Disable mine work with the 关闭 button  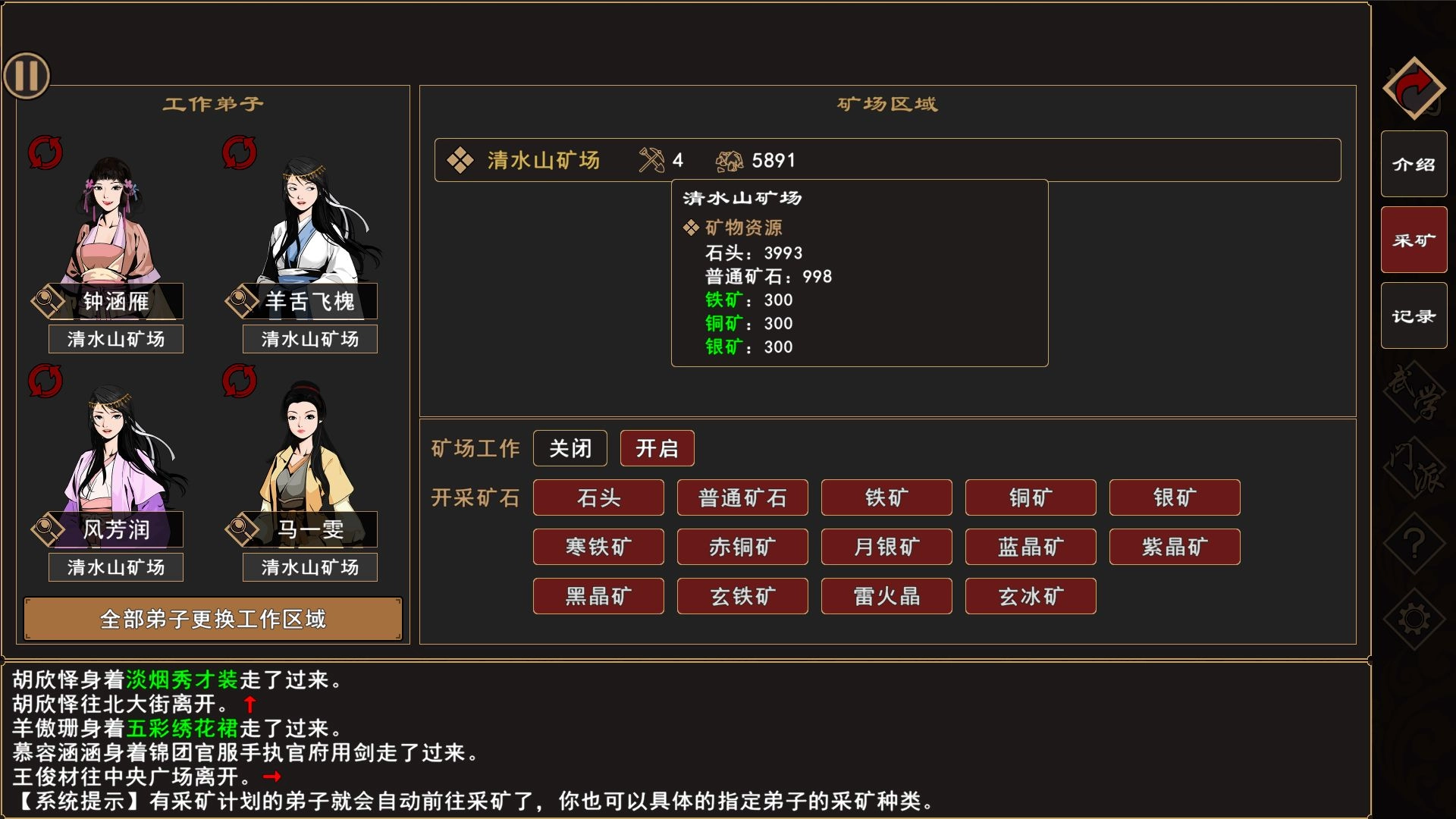pyautogui.click(x=571, y=448)
